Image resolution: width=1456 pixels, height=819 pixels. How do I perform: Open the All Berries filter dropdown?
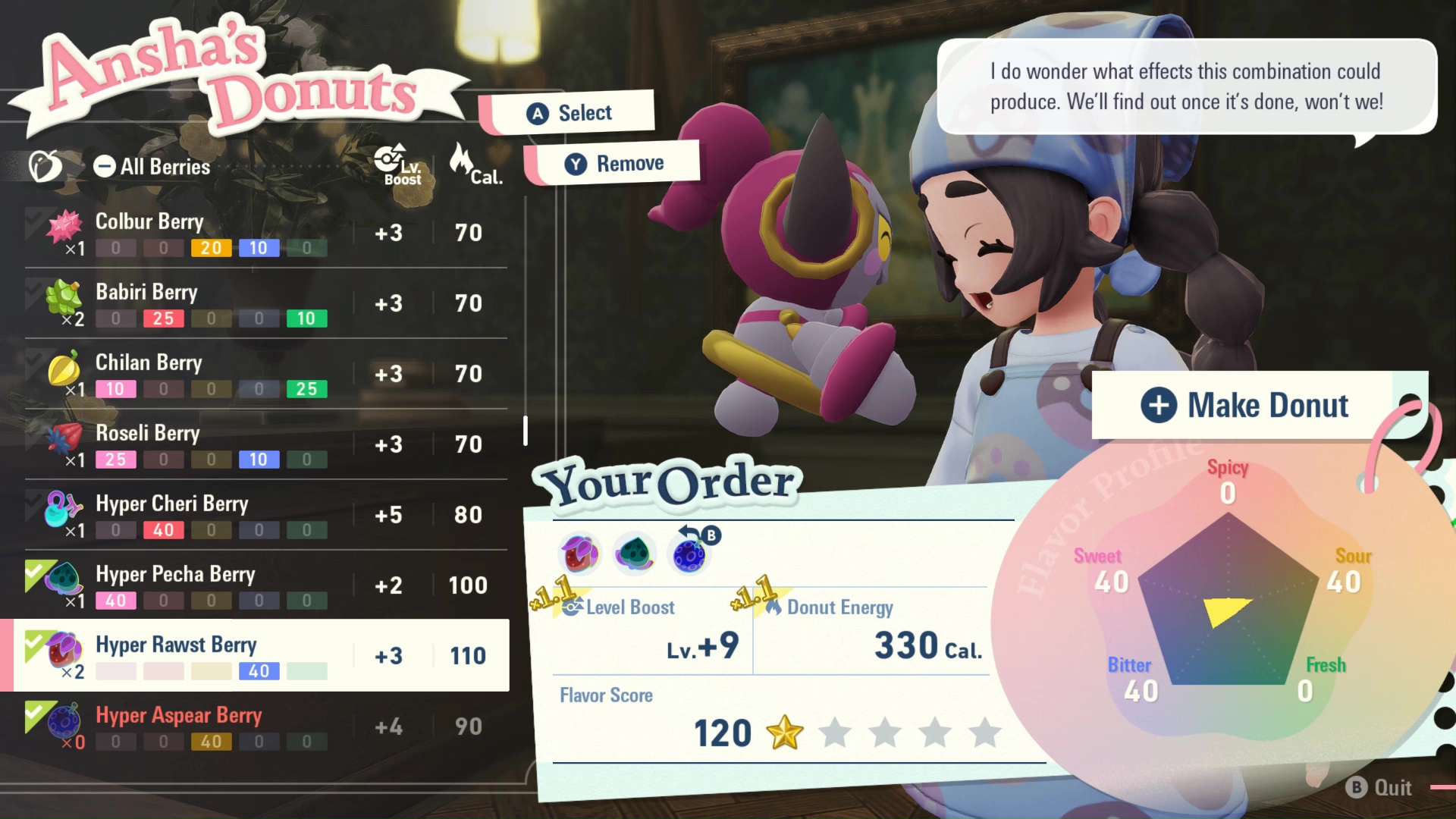[165, 166]
